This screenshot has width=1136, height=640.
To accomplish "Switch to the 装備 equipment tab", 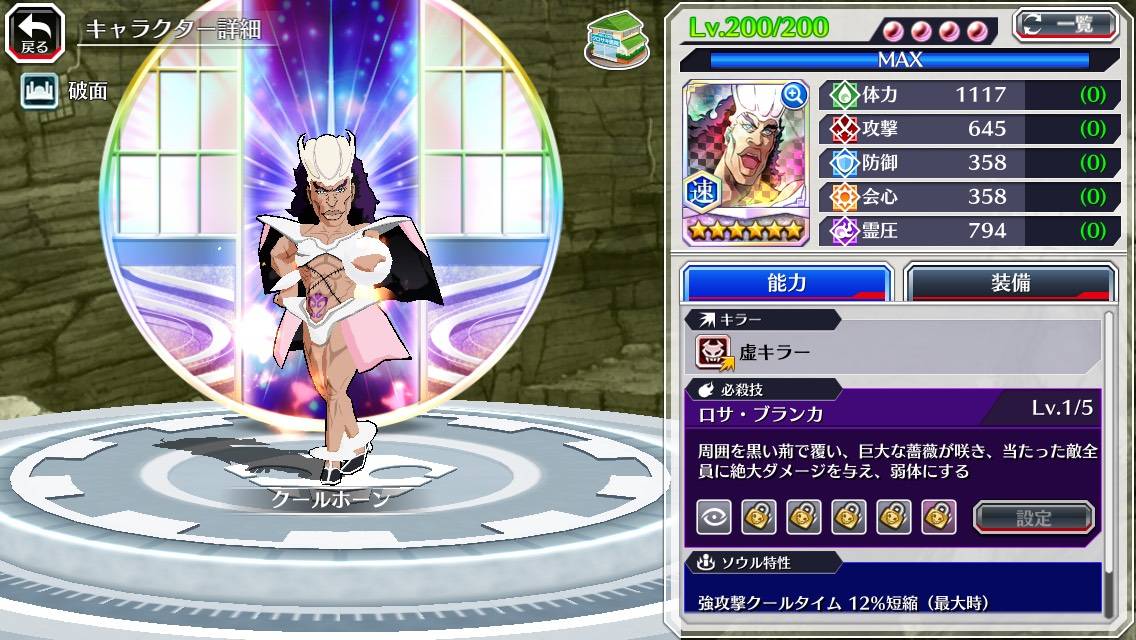I will (x=1010, y=283).
